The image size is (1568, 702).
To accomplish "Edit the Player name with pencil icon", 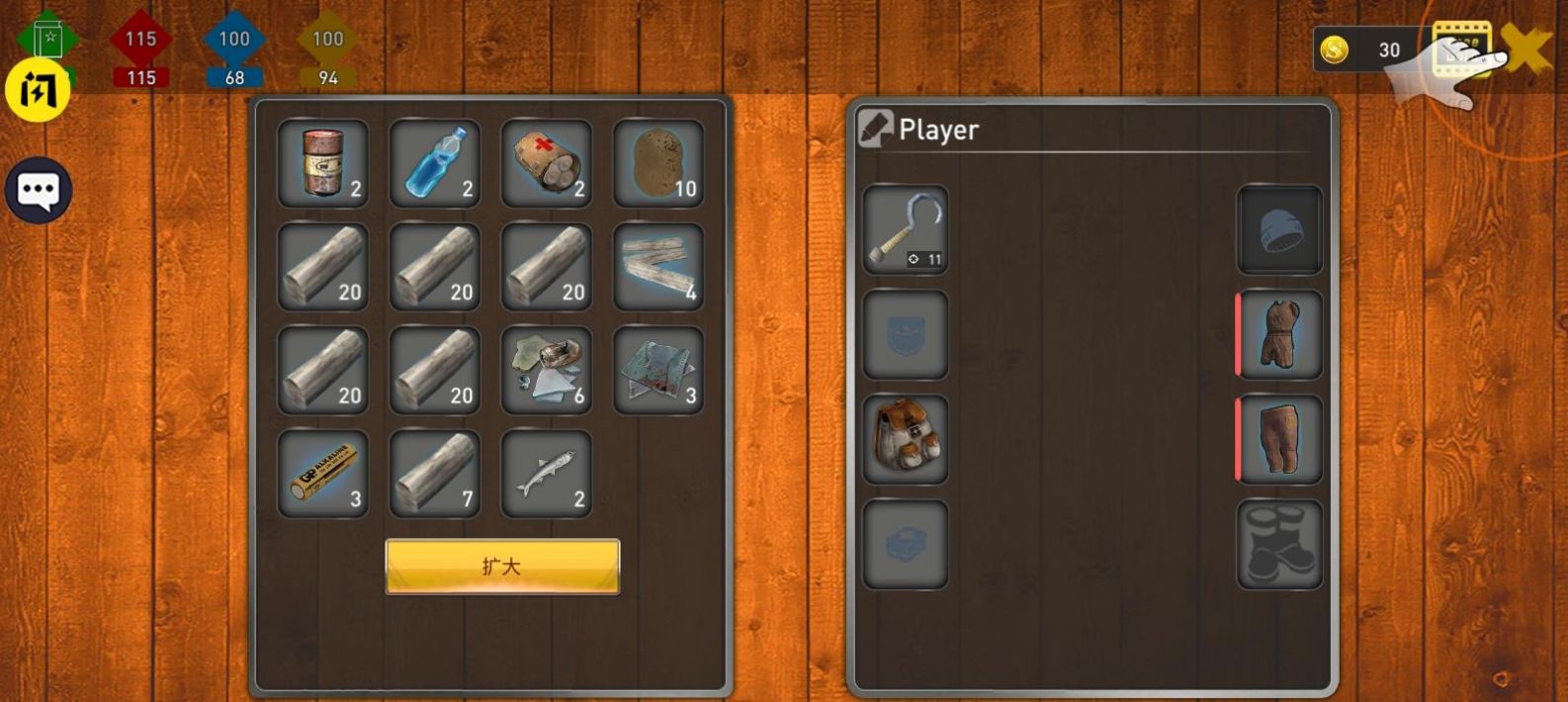I will [875, 130].
